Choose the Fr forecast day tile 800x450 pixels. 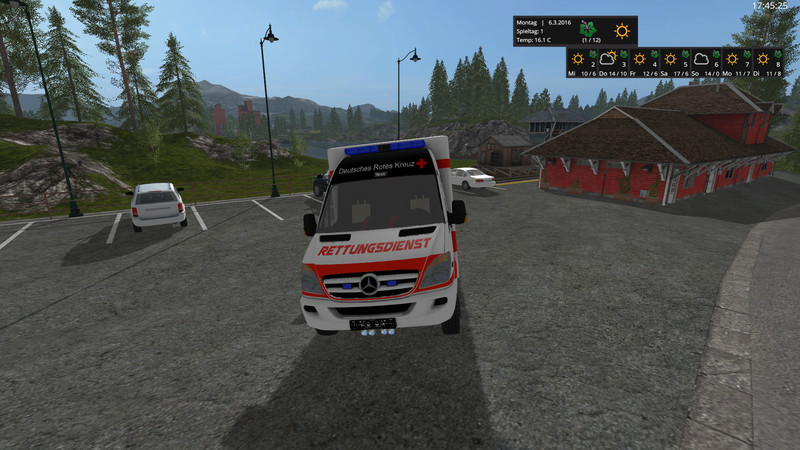pyautogui.click(x=643, y=62)
